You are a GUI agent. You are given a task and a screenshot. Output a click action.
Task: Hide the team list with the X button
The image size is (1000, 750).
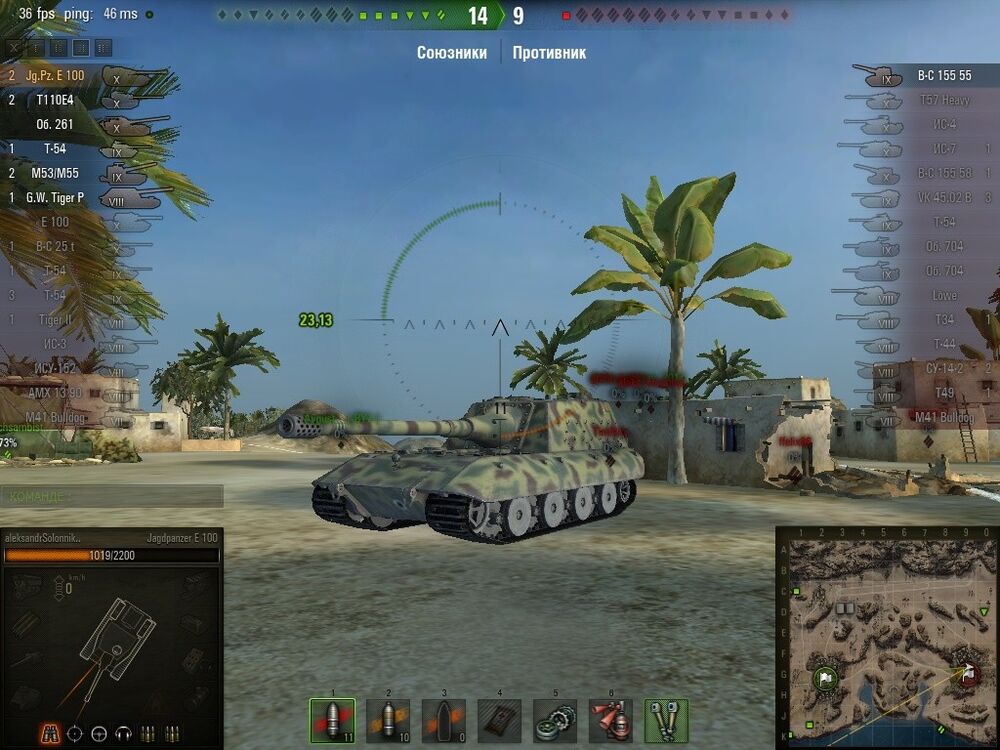pos(12,48)
